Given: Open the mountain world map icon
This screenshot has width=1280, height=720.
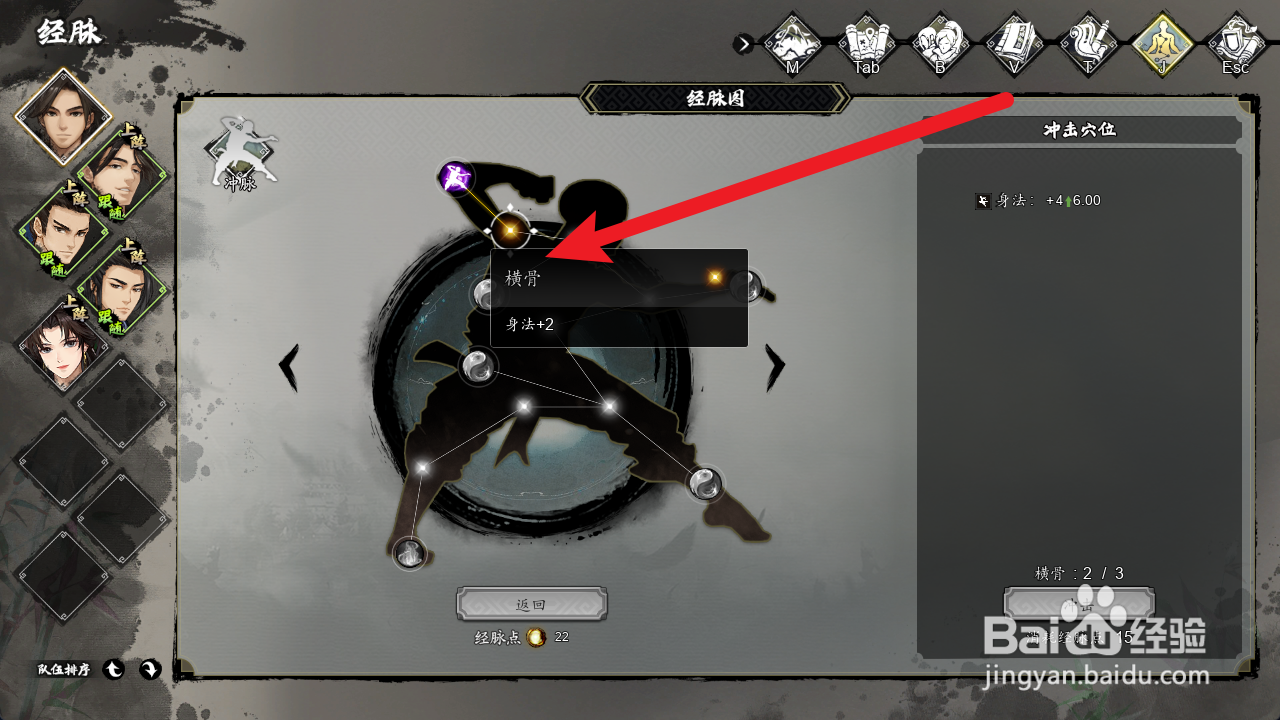Looking at the screenshot, I should [x=793, y=43].
